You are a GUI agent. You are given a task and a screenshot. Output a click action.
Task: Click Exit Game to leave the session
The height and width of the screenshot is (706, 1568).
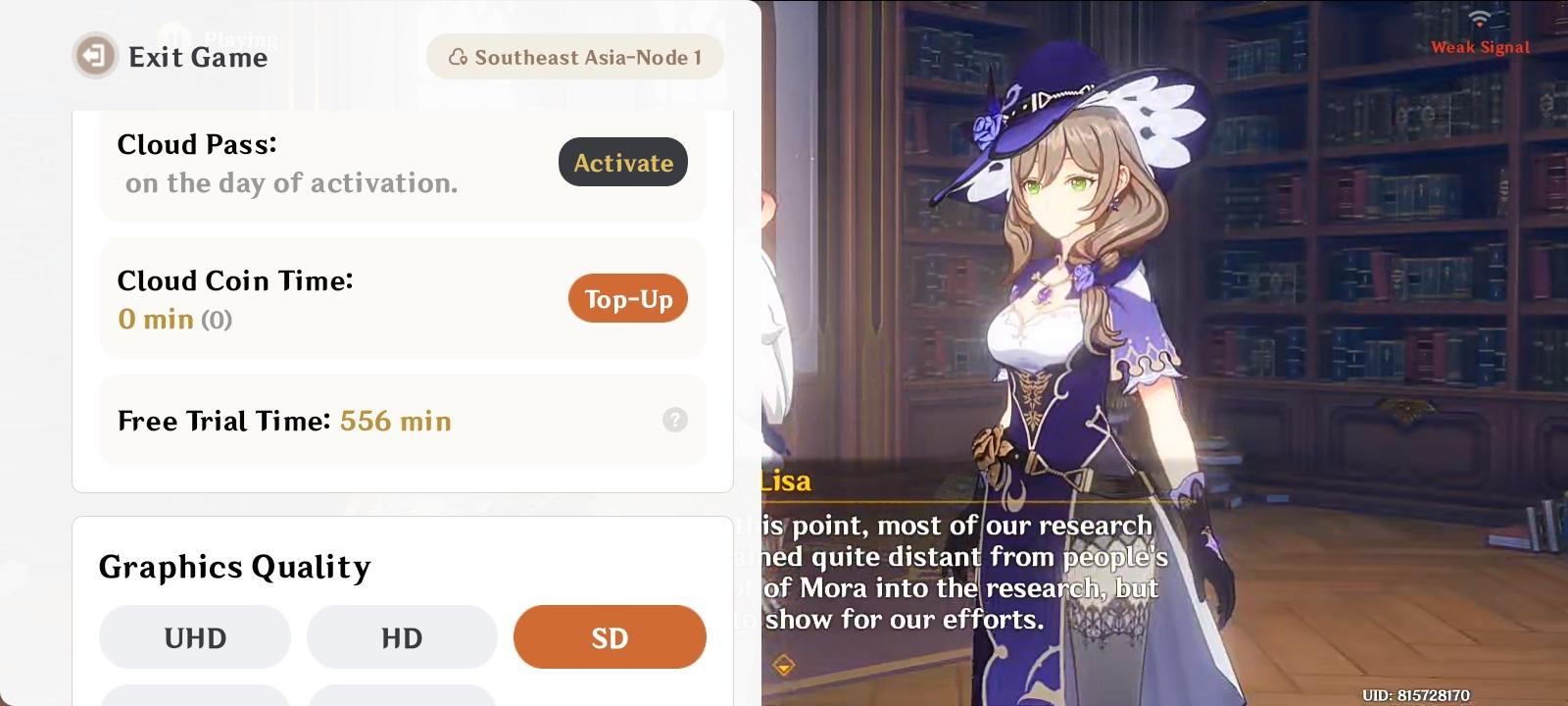pos(198,57)
